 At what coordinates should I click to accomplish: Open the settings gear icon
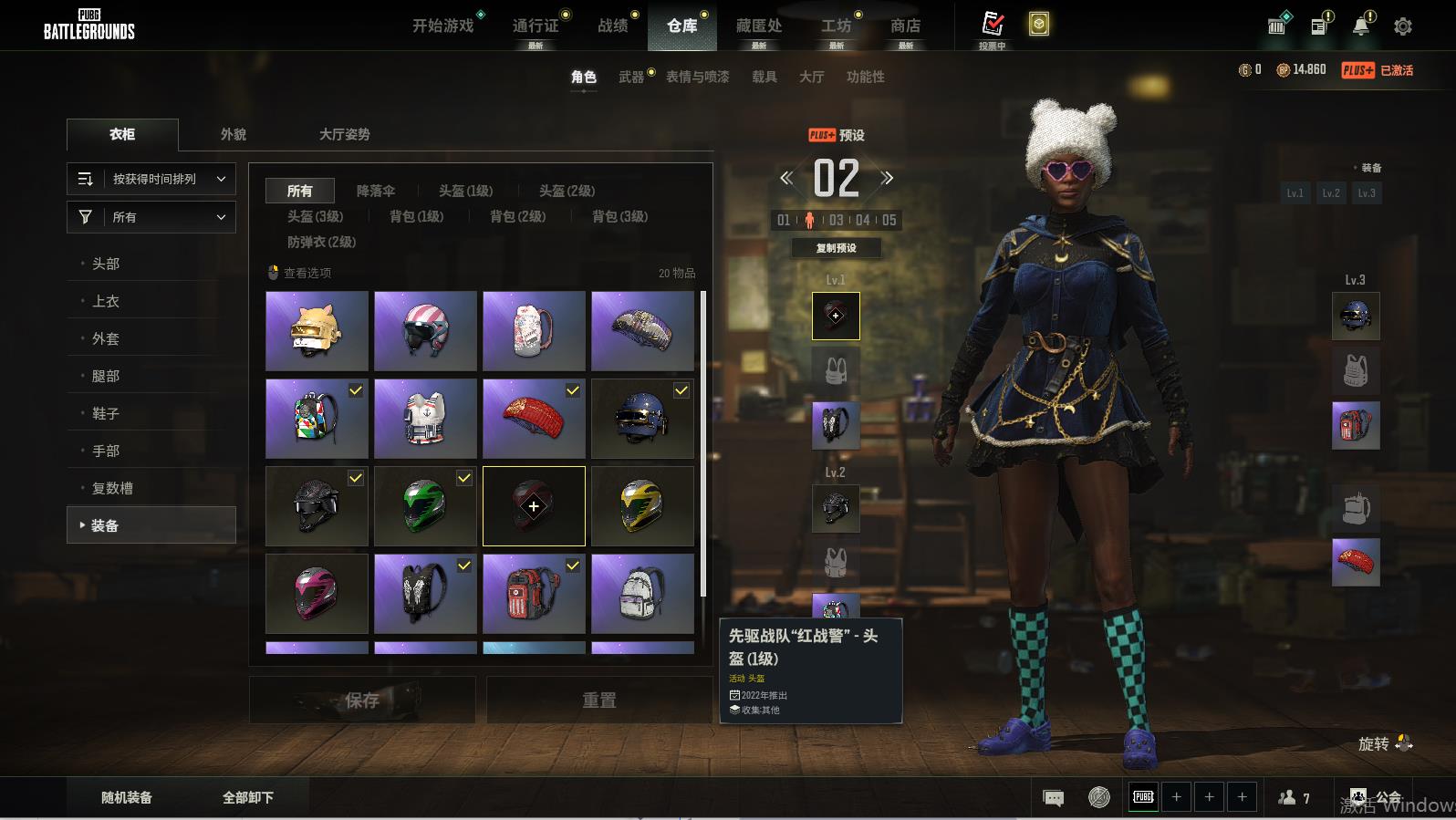1403,26
